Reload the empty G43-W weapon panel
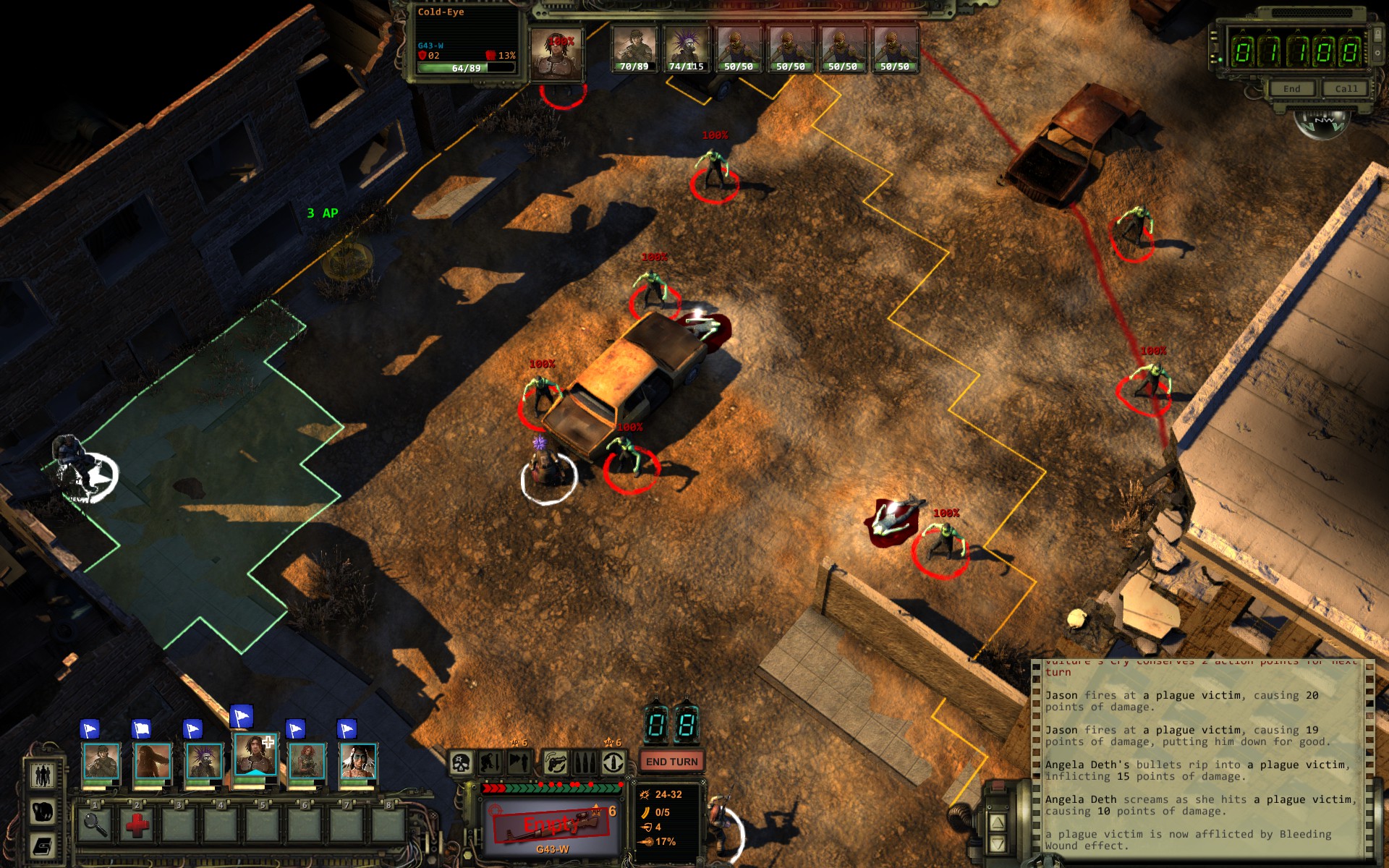This screenshot has height=868, width=1389. [x=552, y=825]
